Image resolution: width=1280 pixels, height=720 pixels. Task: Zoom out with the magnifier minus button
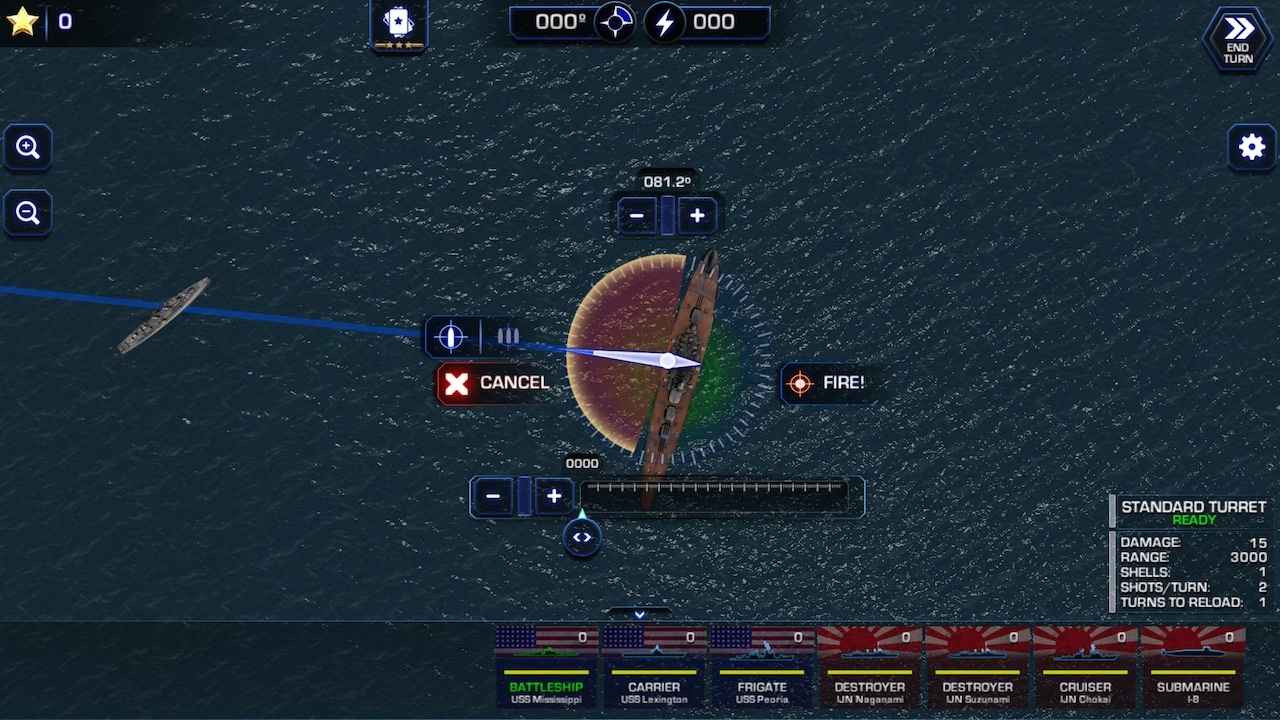coord(28,213)
